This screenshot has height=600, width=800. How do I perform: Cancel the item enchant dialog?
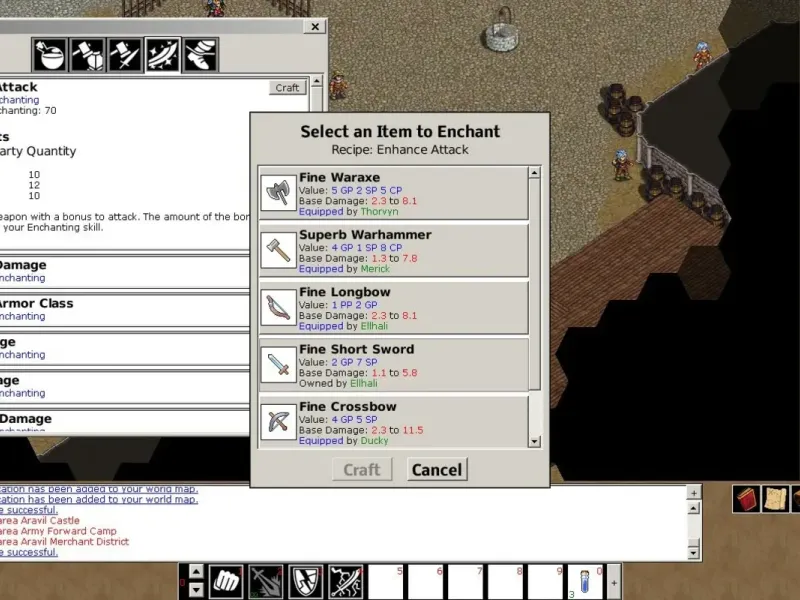437,470
